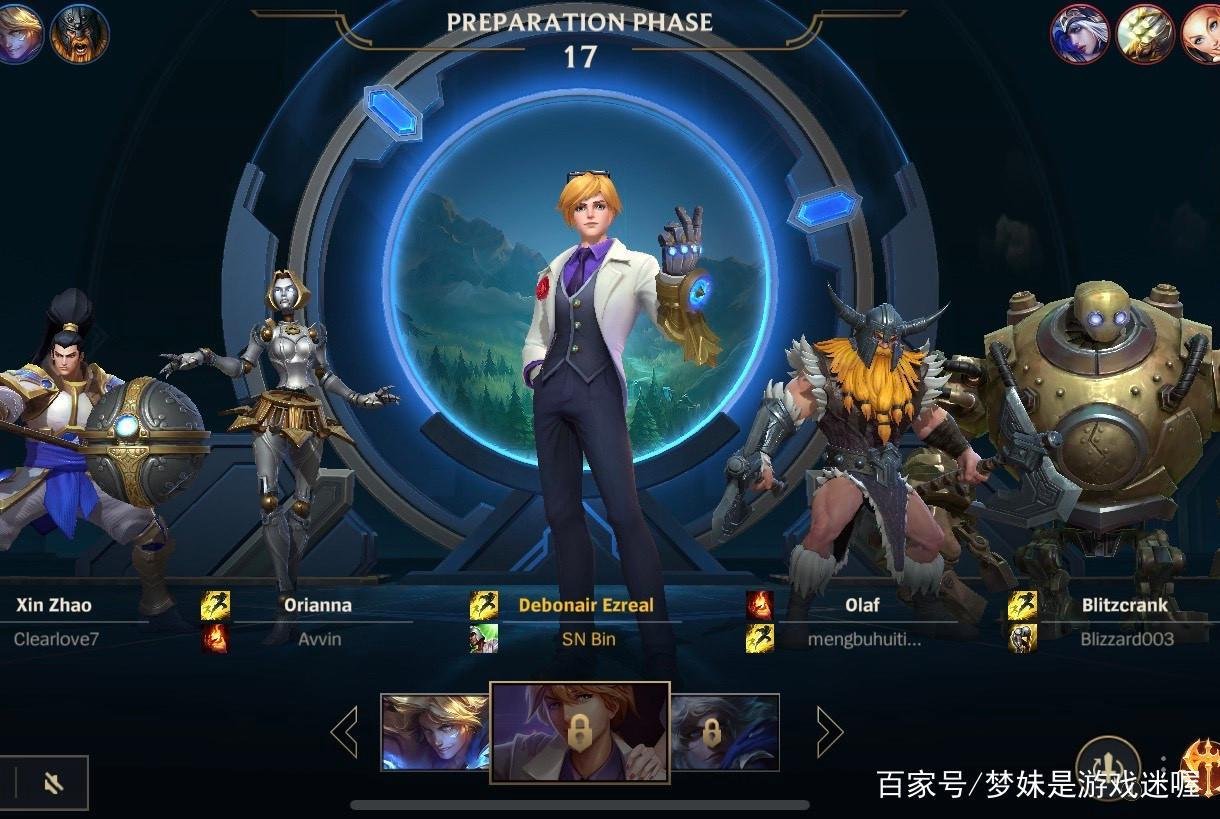Select the red Ignite icon left of Olaf

point(759,605)
